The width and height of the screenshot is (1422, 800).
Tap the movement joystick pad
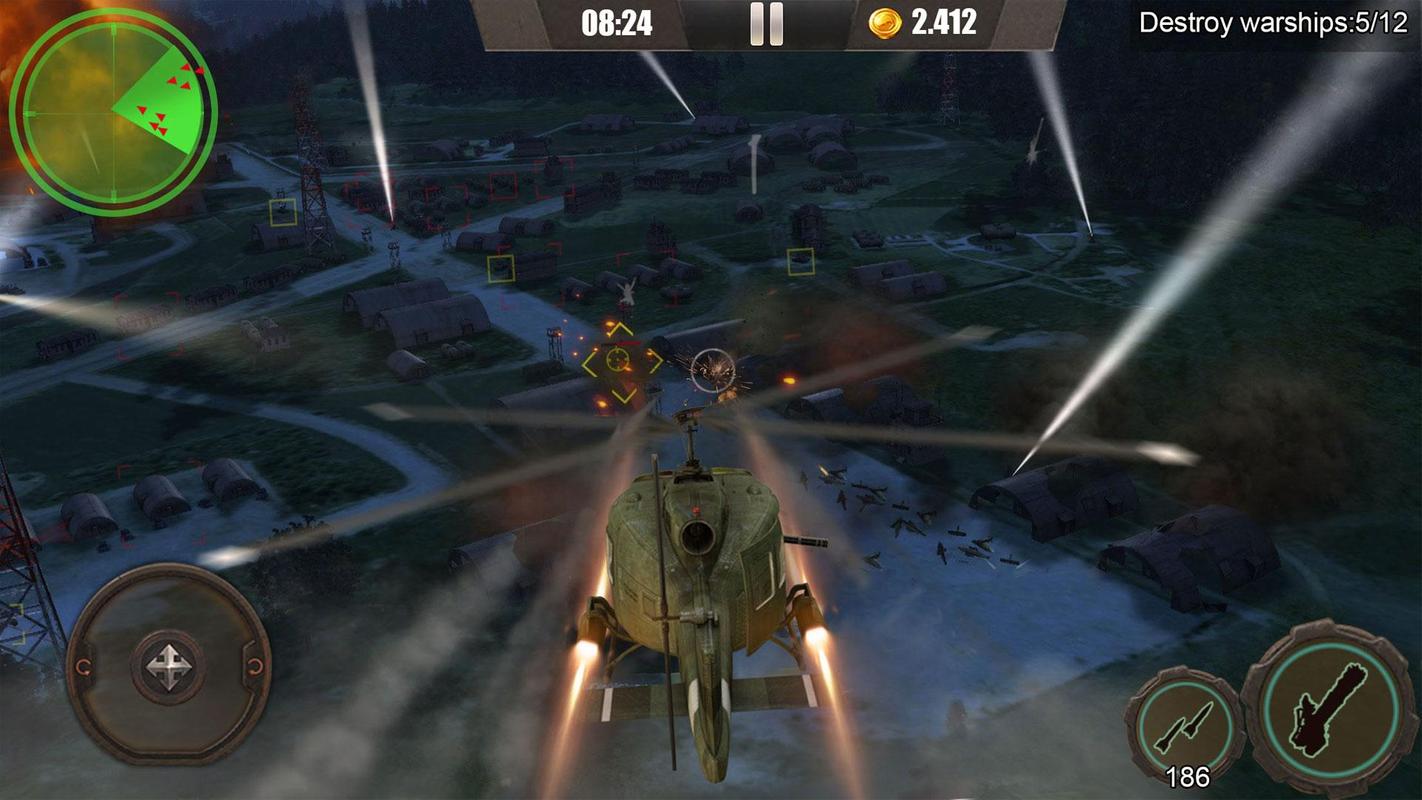168,665
